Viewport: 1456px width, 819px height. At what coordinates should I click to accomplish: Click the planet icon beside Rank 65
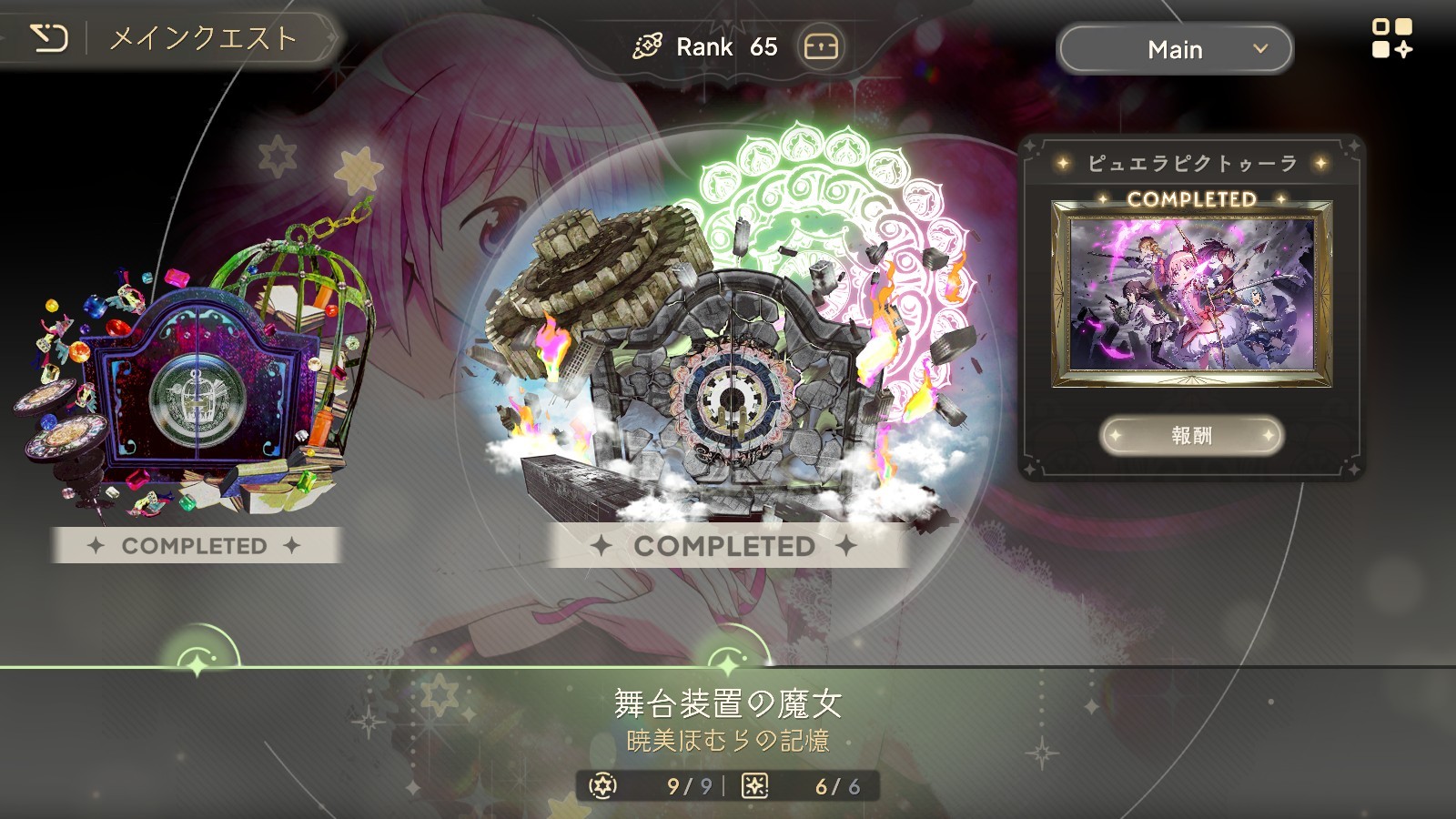(649, 44)
